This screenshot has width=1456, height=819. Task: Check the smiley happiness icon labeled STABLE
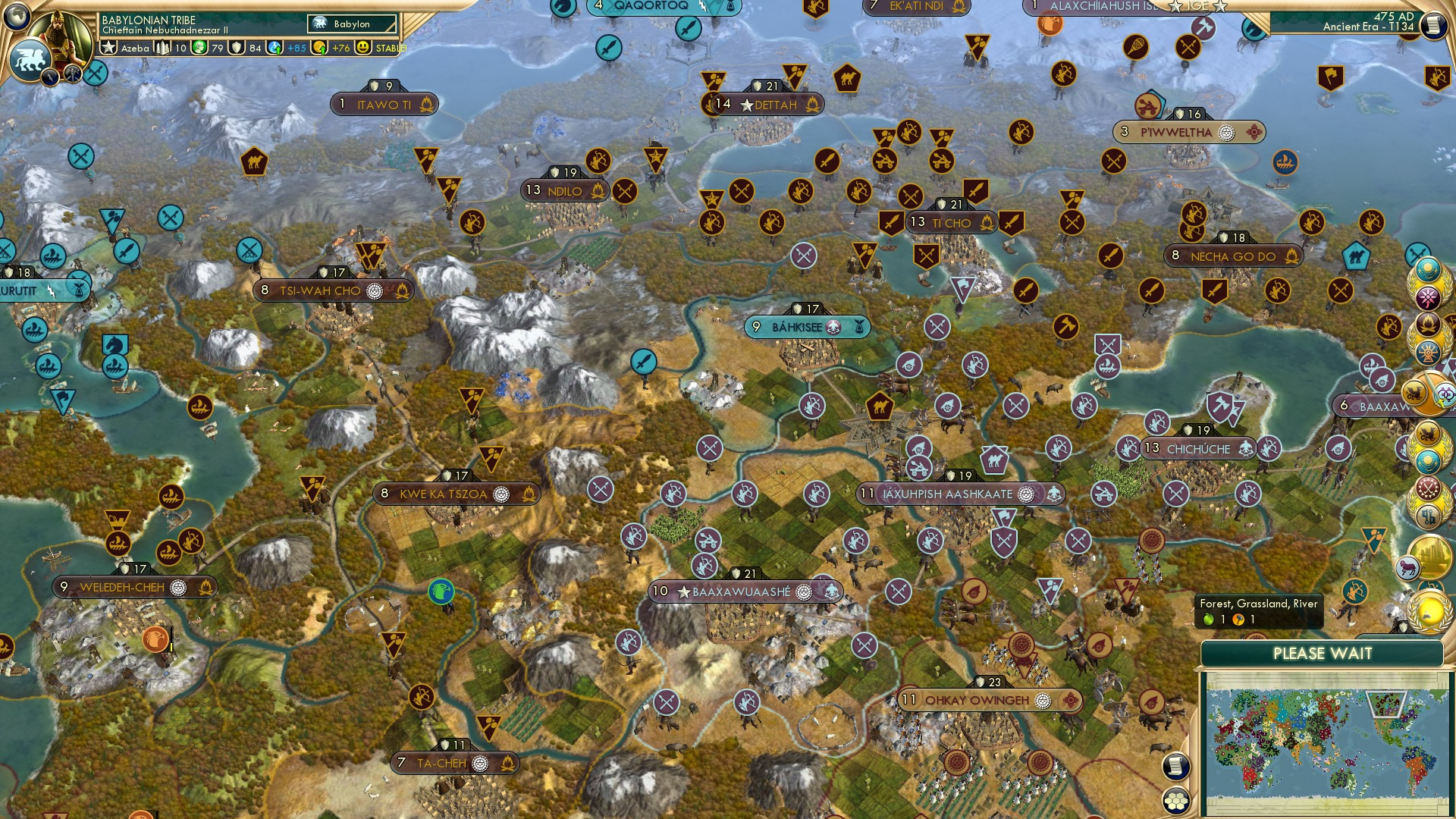point(364,49)
